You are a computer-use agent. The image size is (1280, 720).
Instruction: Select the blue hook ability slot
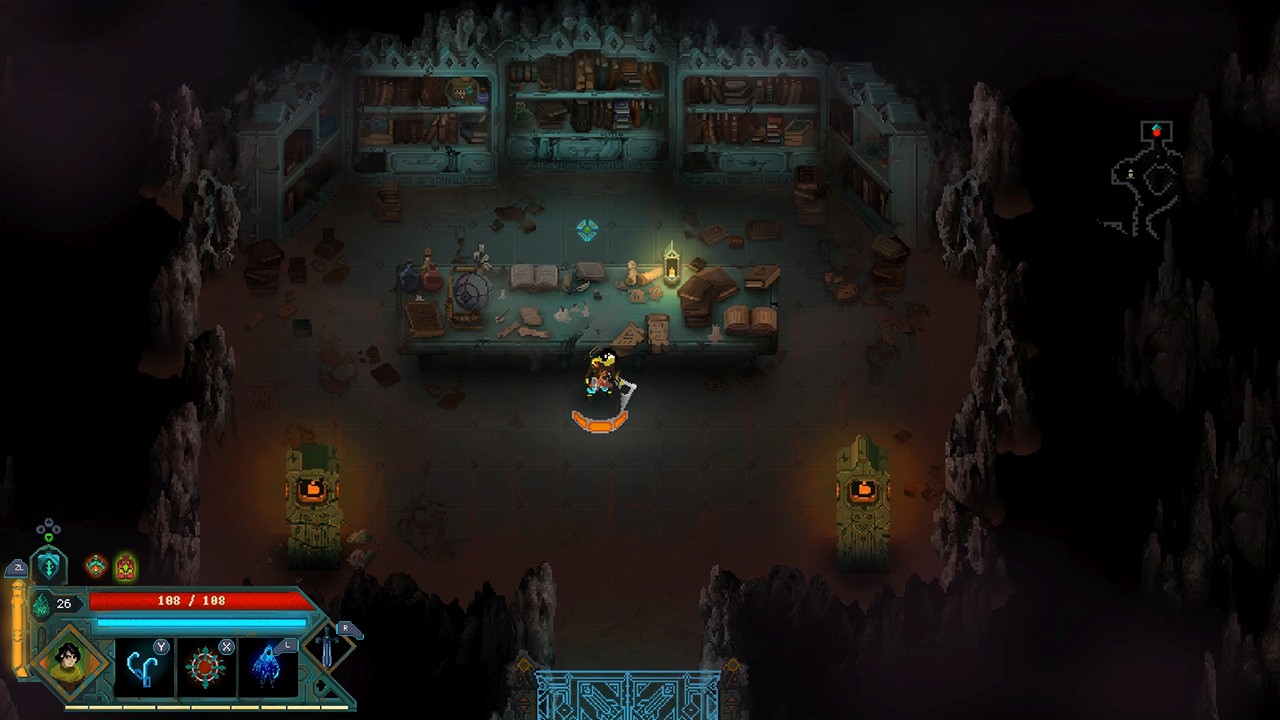(x=144, y=665)
